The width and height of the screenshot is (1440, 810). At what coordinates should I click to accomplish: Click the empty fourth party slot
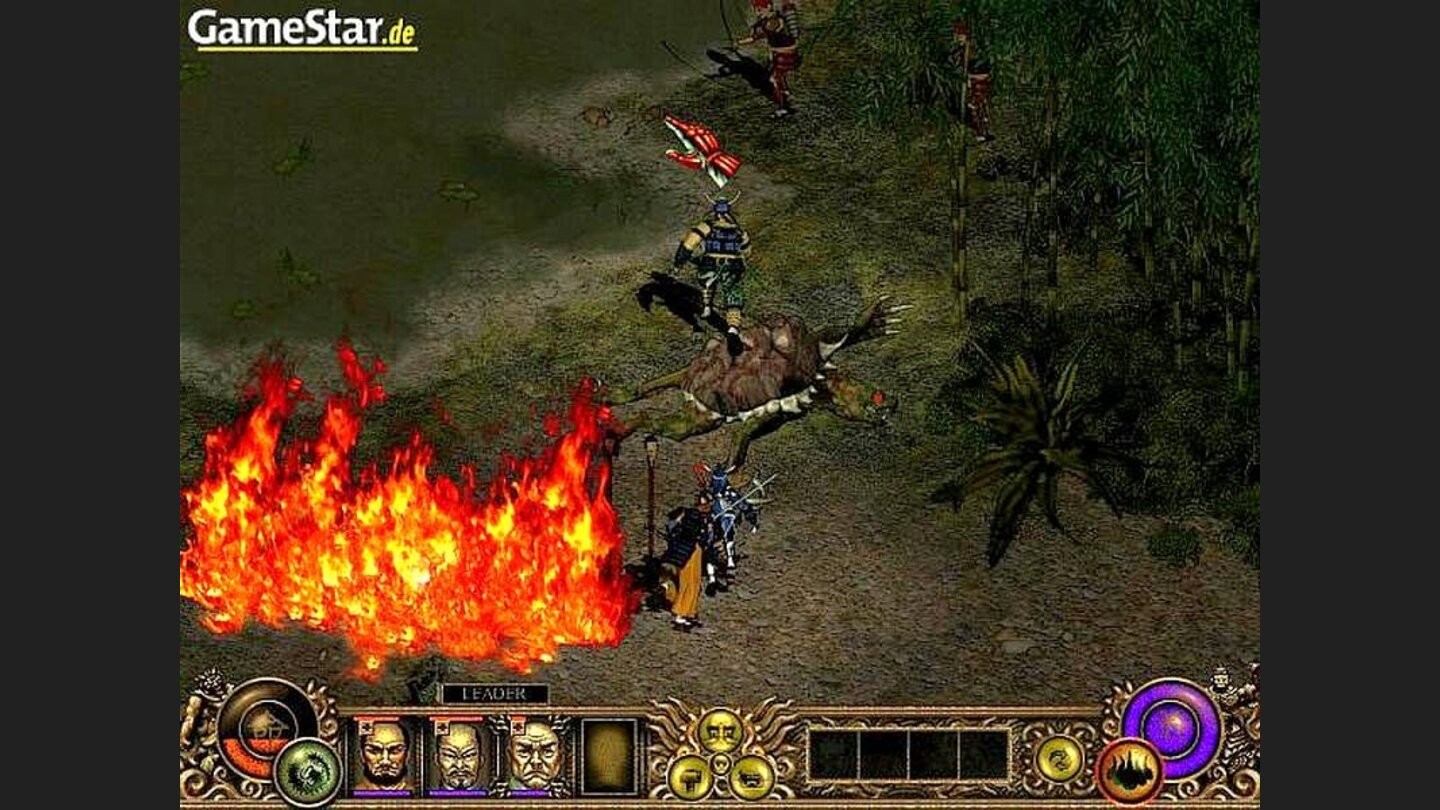click(x=608, y=756)
